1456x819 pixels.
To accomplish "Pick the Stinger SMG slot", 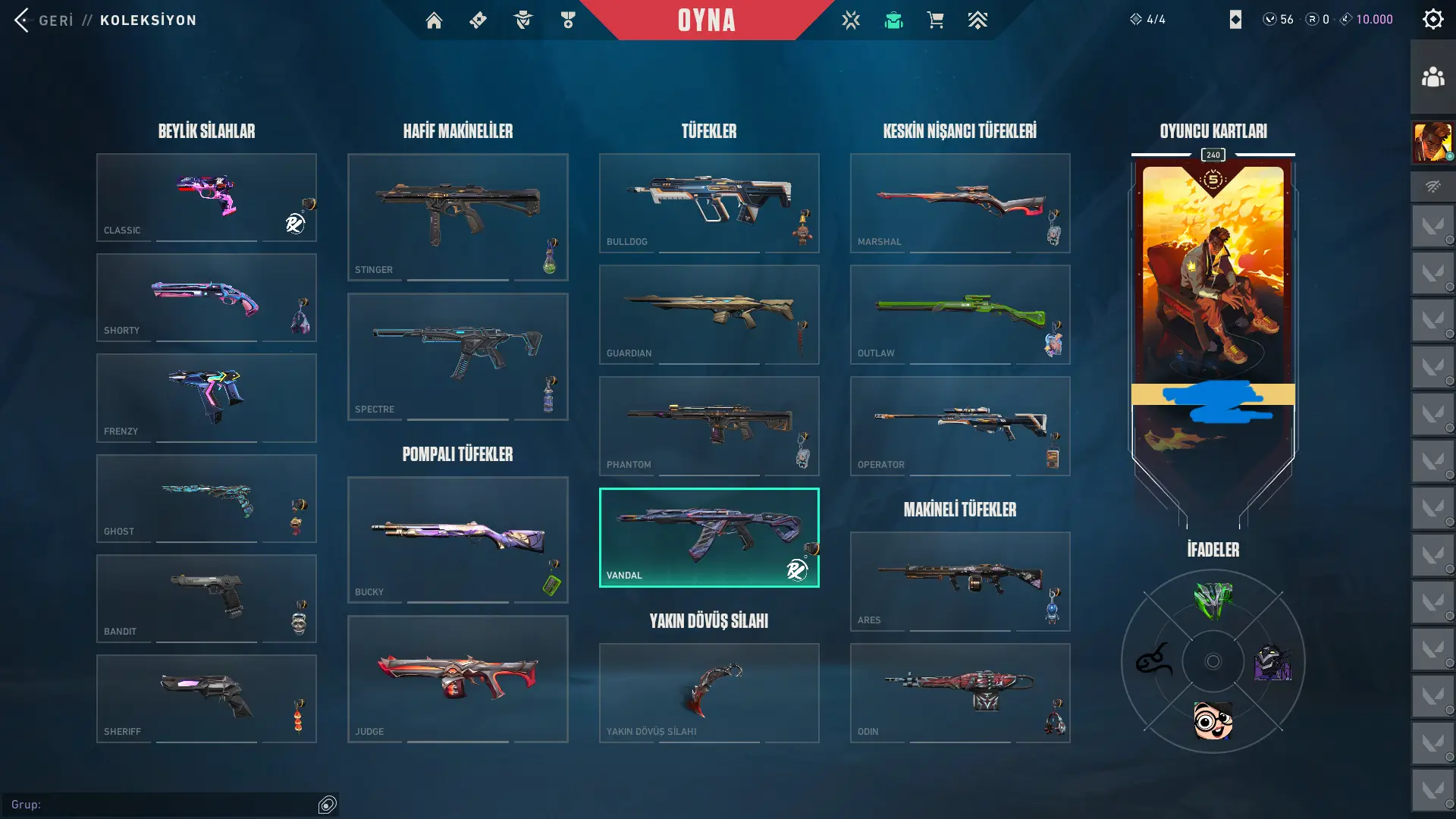I will pos(457,217).
